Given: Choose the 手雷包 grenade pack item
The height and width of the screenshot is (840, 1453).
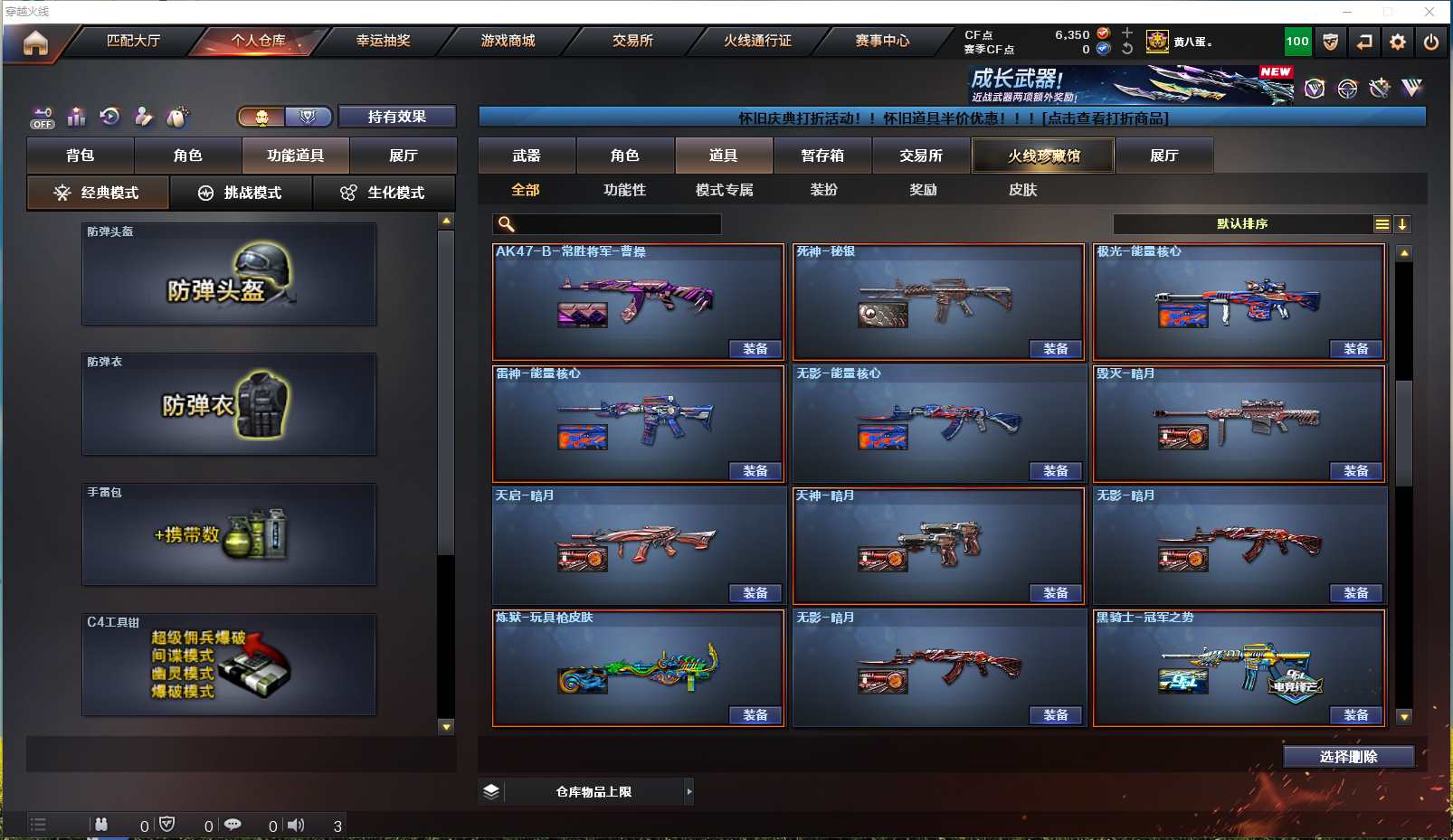Looking at the screenshot, I should pyautogui.click(x=229, y=535).
